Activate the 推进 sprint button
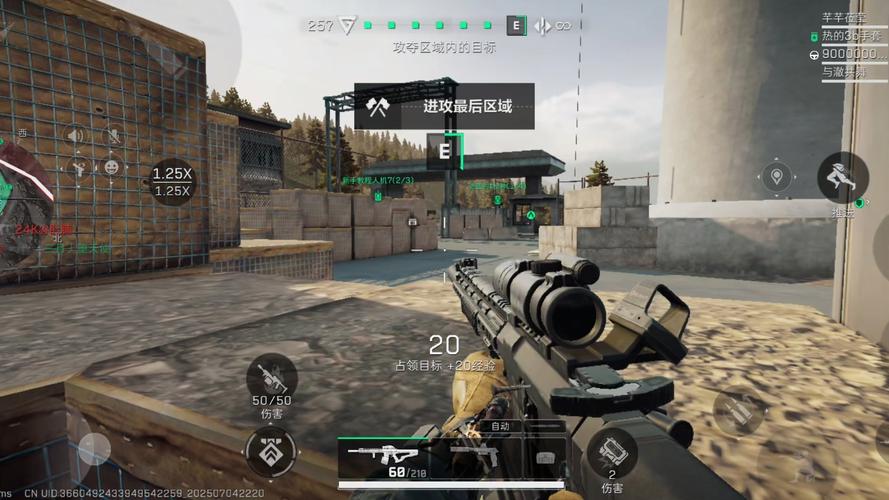 click(x=842, y=178)
